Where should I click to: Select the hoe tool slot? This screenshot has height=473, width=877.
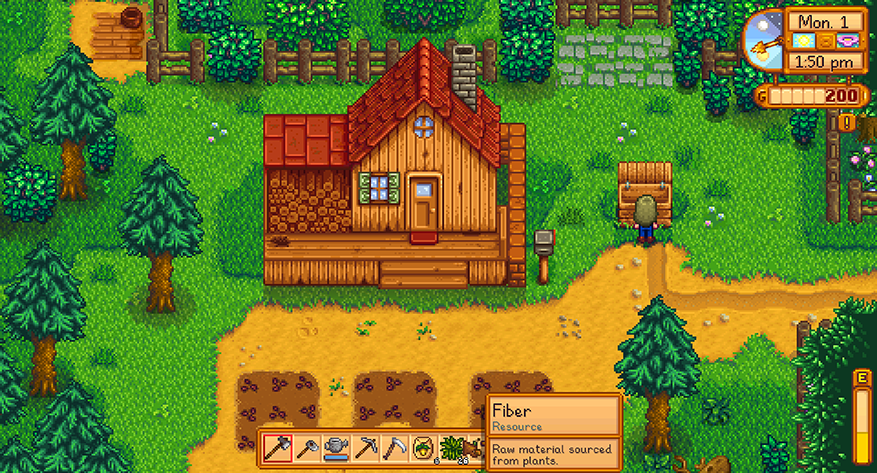[308, 448]
